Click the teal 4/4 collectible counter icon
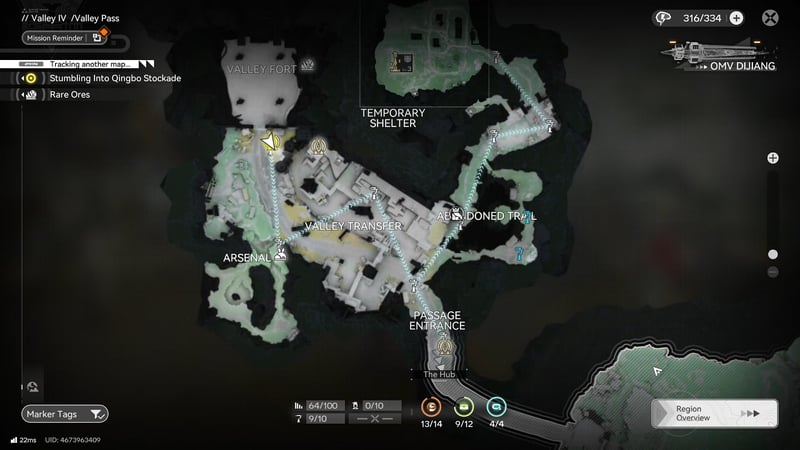This screenshot has width=800, height=450. 497,407
